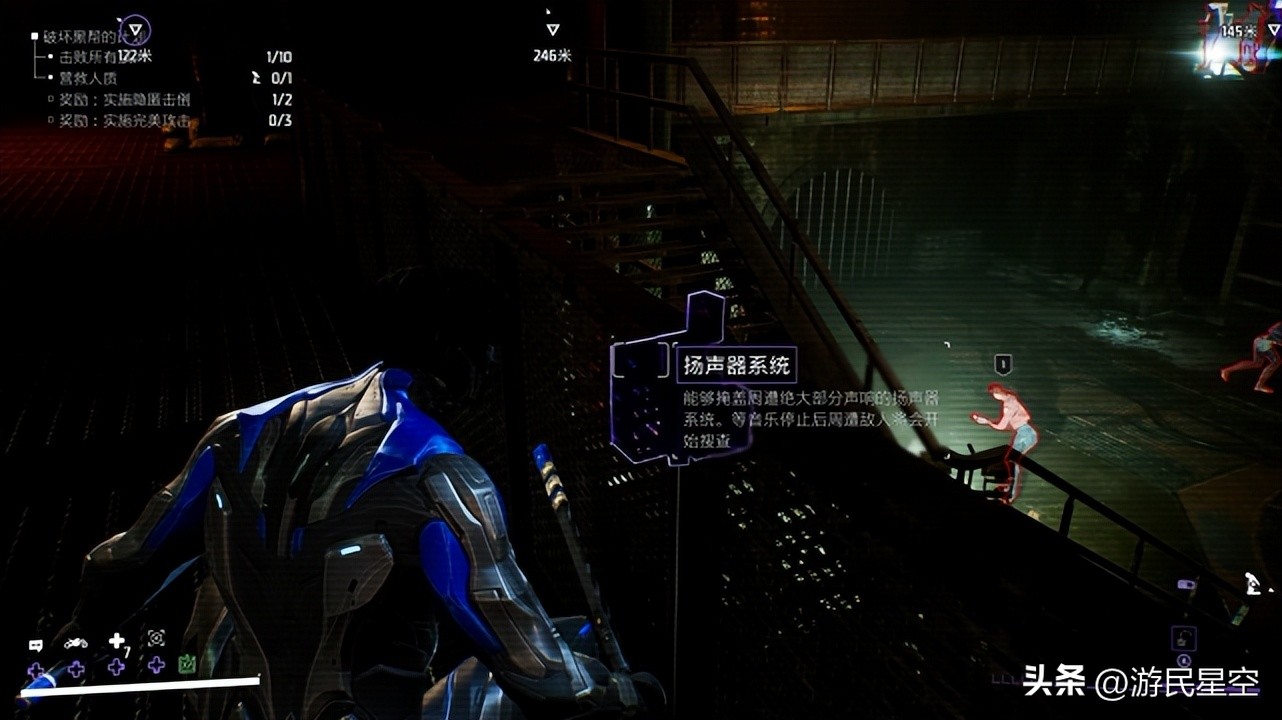Click the circled waypoint marker above 122米
Screen dimensions: 1282x720
(134, 29)
